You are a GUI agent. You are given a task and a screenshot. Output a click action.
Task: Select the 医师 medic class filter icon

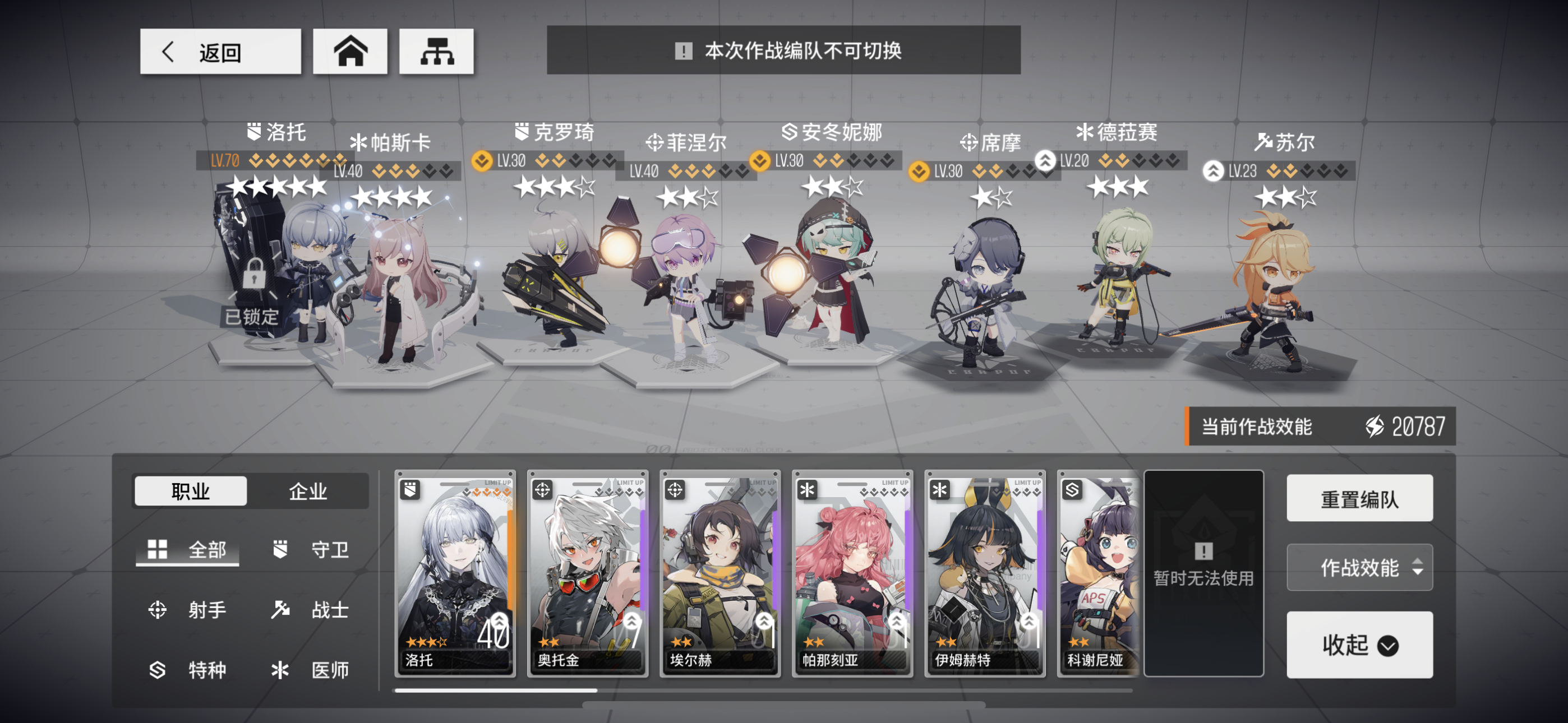click(x=279, y=670)
